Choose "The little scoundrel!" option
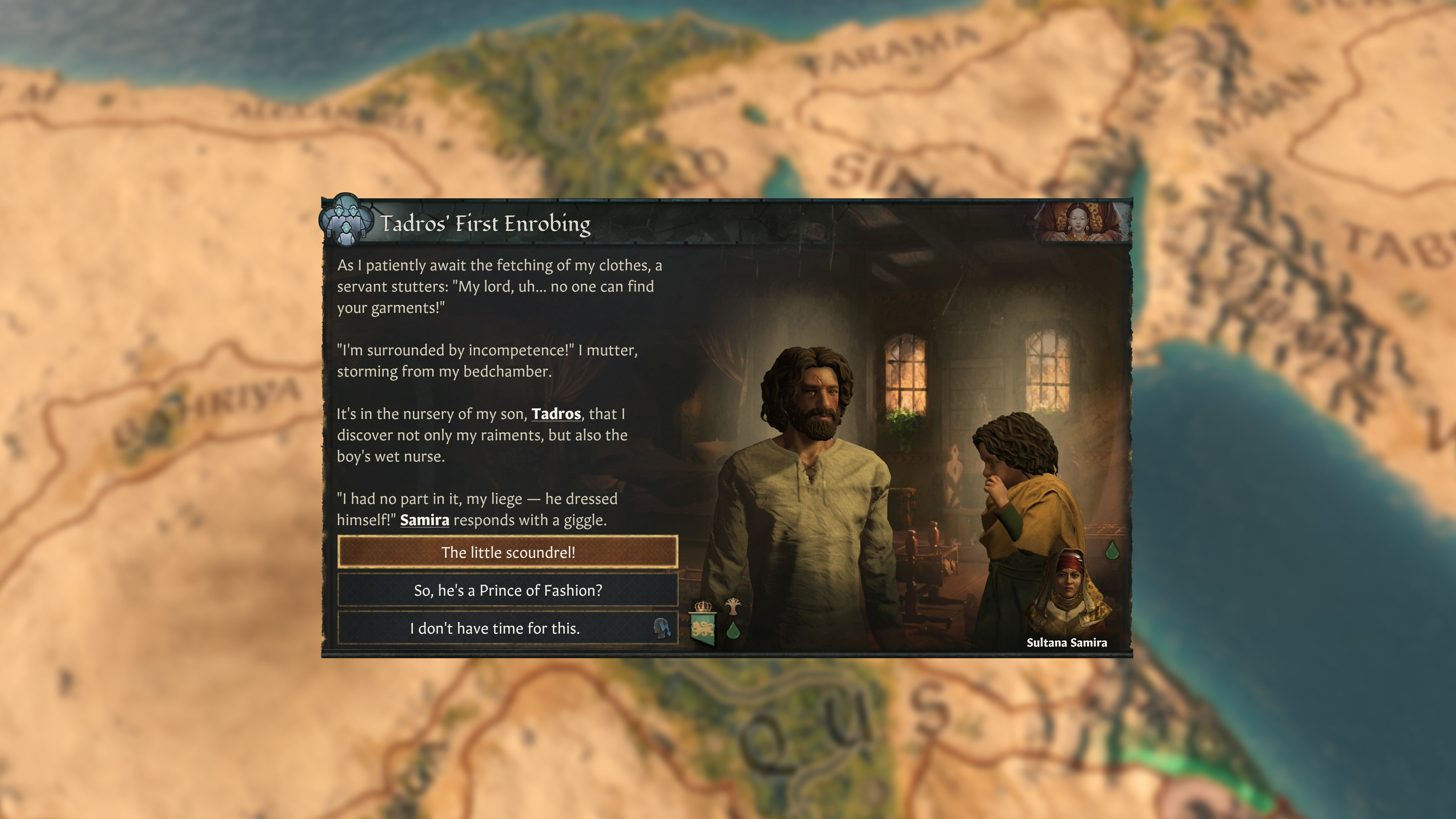The image size is (1456, 819). tap(508, 552)
